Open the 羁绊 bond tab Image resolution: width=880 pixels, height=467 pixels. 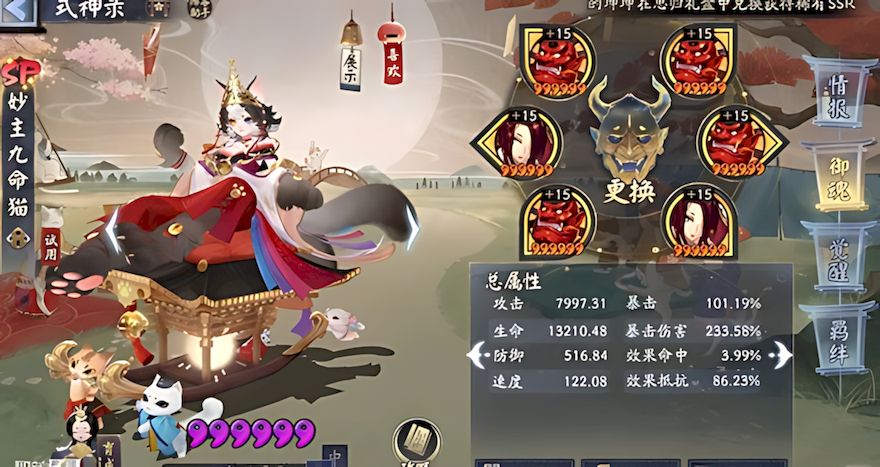click(x=836, y=337)
